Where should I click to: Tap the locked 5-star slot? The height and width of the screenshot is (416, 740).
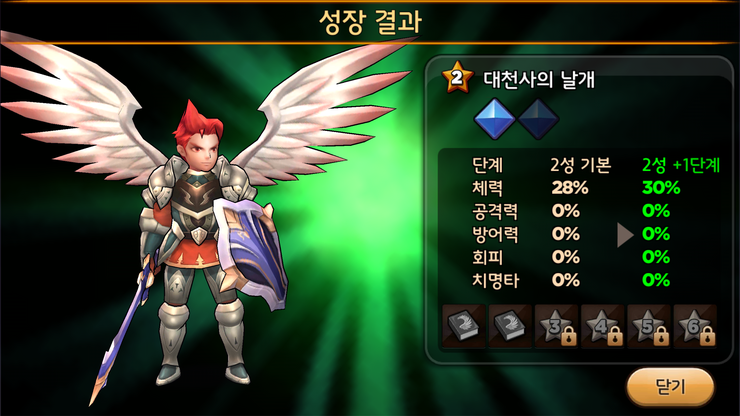pos(648,324)
